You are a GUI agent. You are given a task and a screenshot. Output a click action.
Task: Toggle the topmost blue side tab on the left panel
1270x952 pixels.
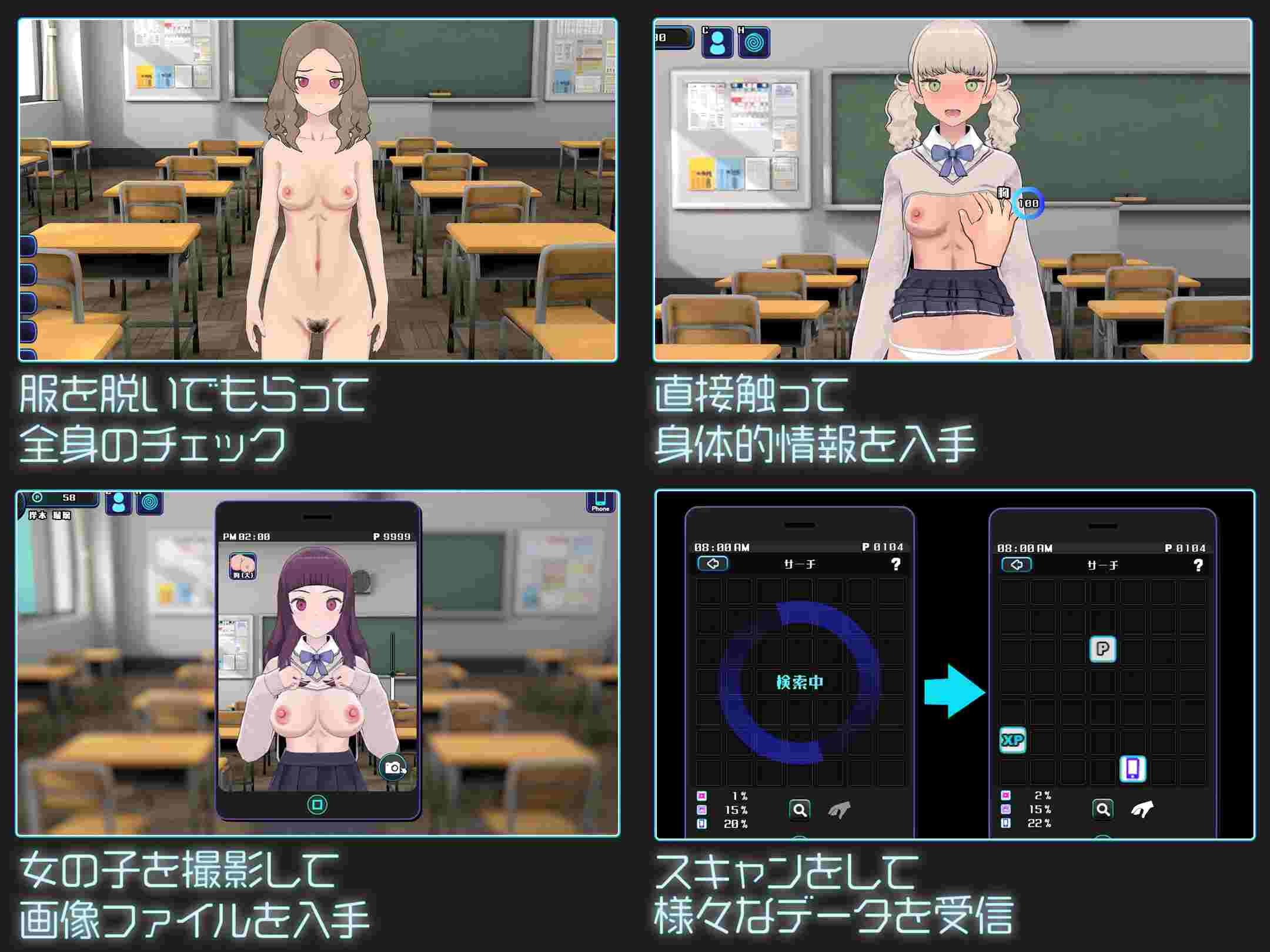(28, 246)
